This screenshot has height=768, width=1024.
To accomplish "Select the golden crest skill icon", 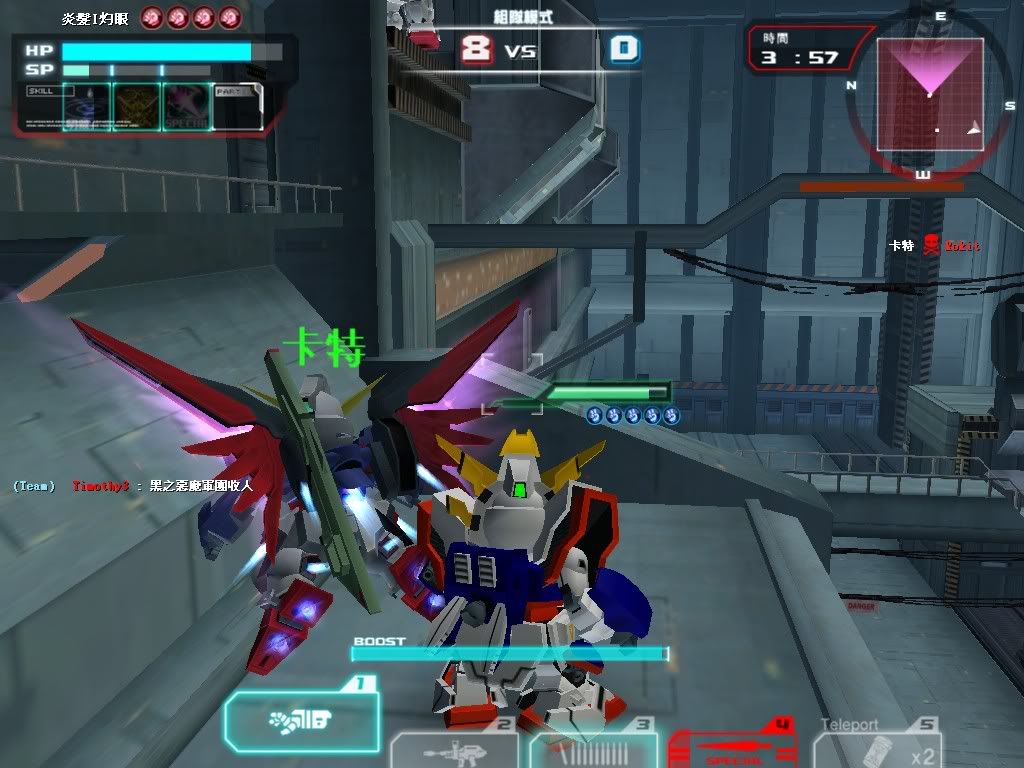I will pos(136,106).
